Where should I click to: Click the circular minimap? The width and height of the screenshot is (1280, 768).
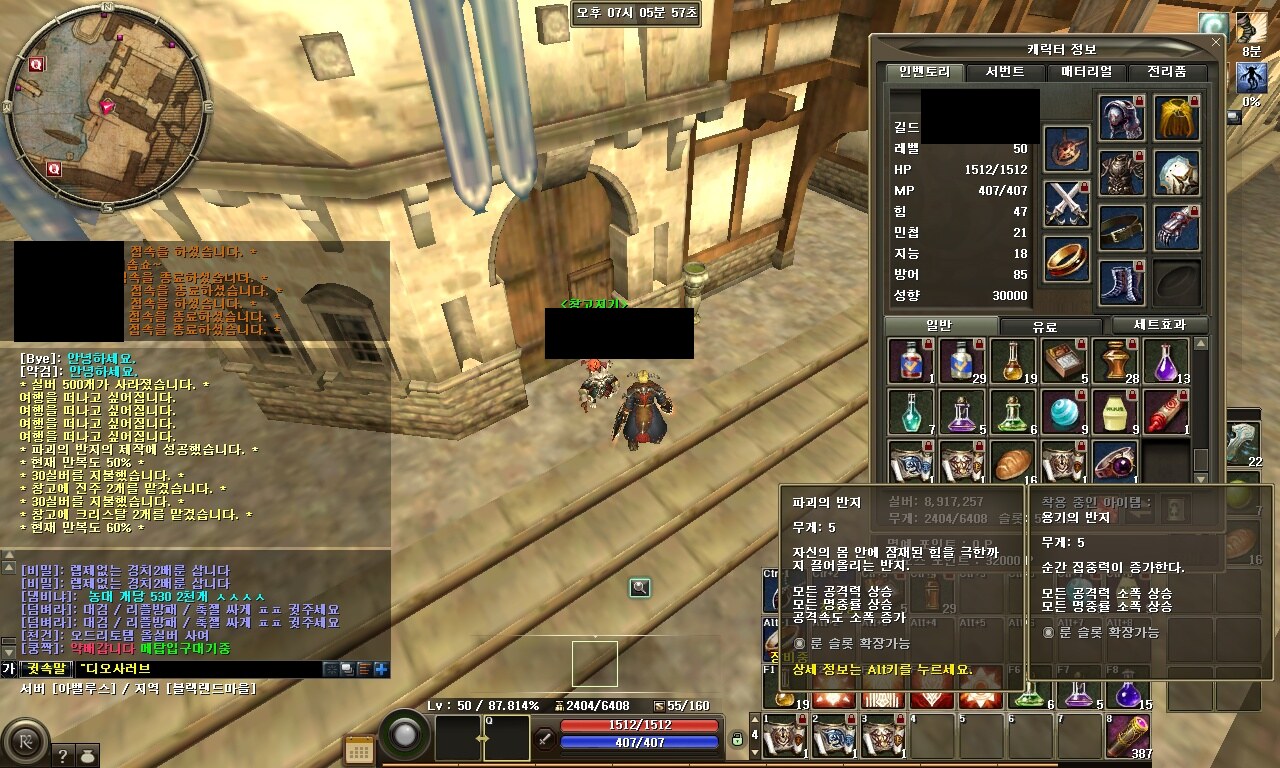point(106,106)
